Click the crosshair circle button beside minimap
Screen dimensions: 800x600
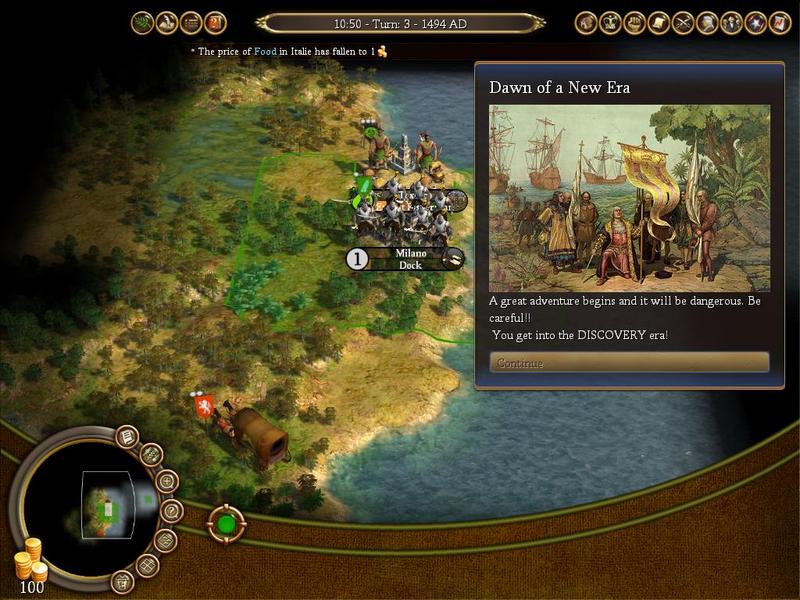pos(167,481)
